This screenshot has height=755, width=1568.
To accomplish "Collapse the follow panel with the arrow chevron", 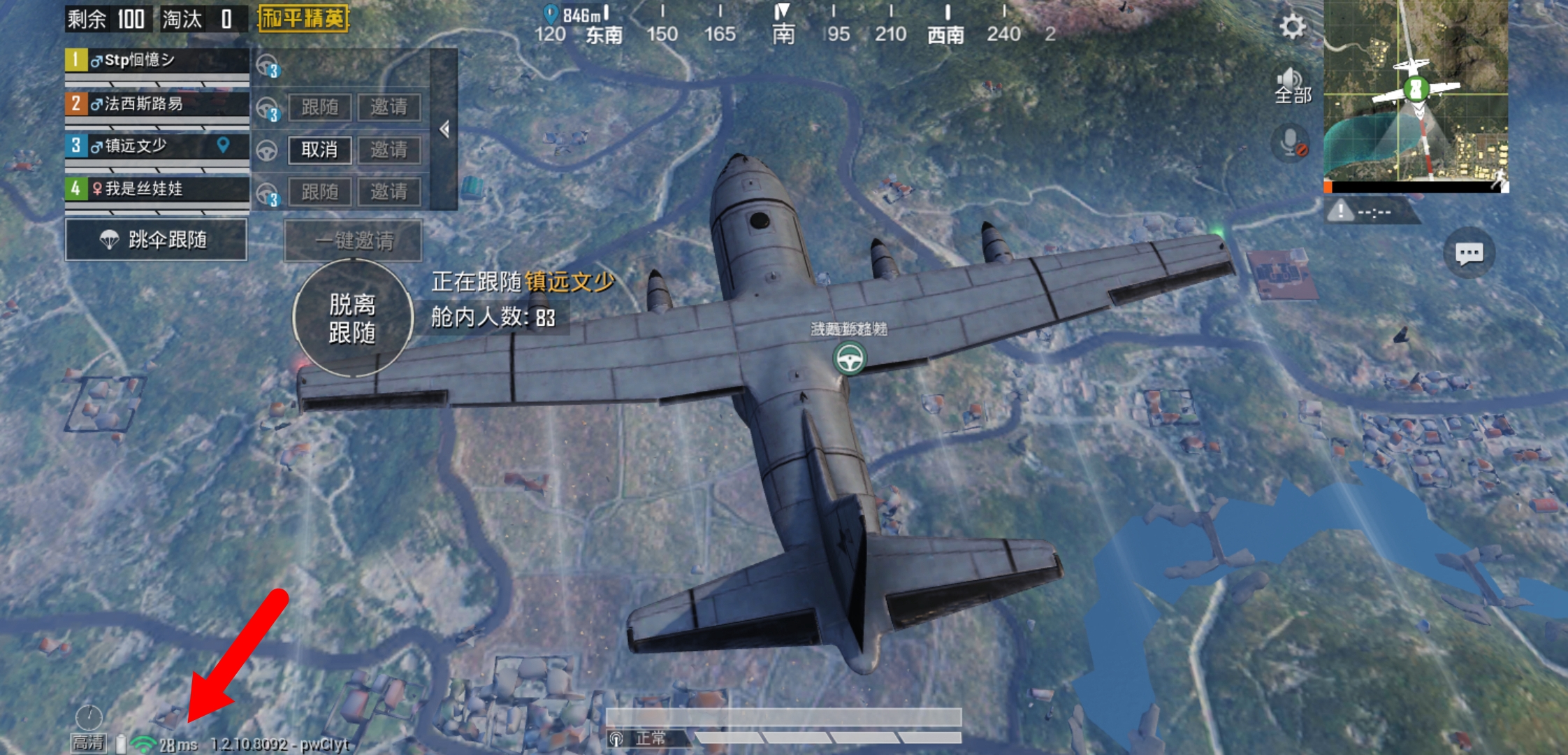I will pyautogui.click(x=445, y=129).
